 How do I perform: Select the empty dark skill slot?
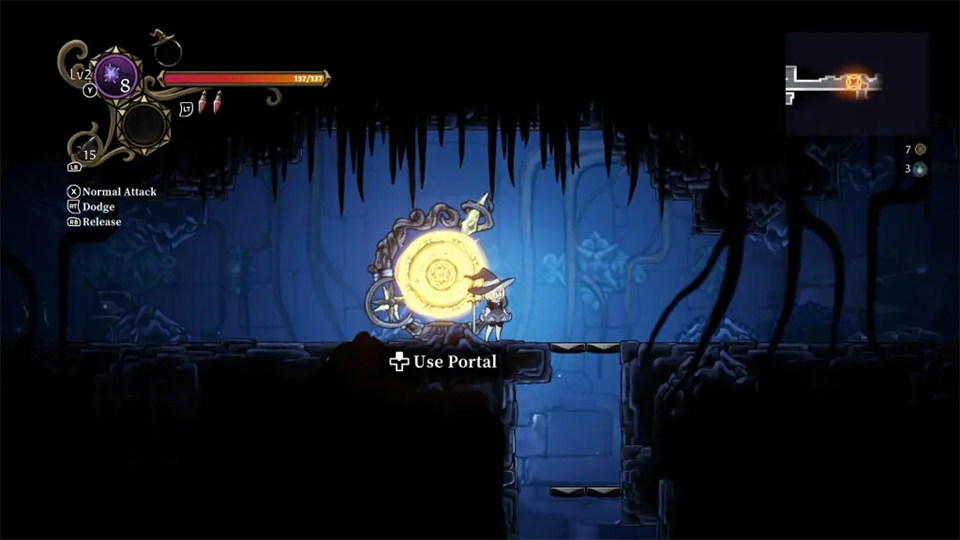pos(144,124)
